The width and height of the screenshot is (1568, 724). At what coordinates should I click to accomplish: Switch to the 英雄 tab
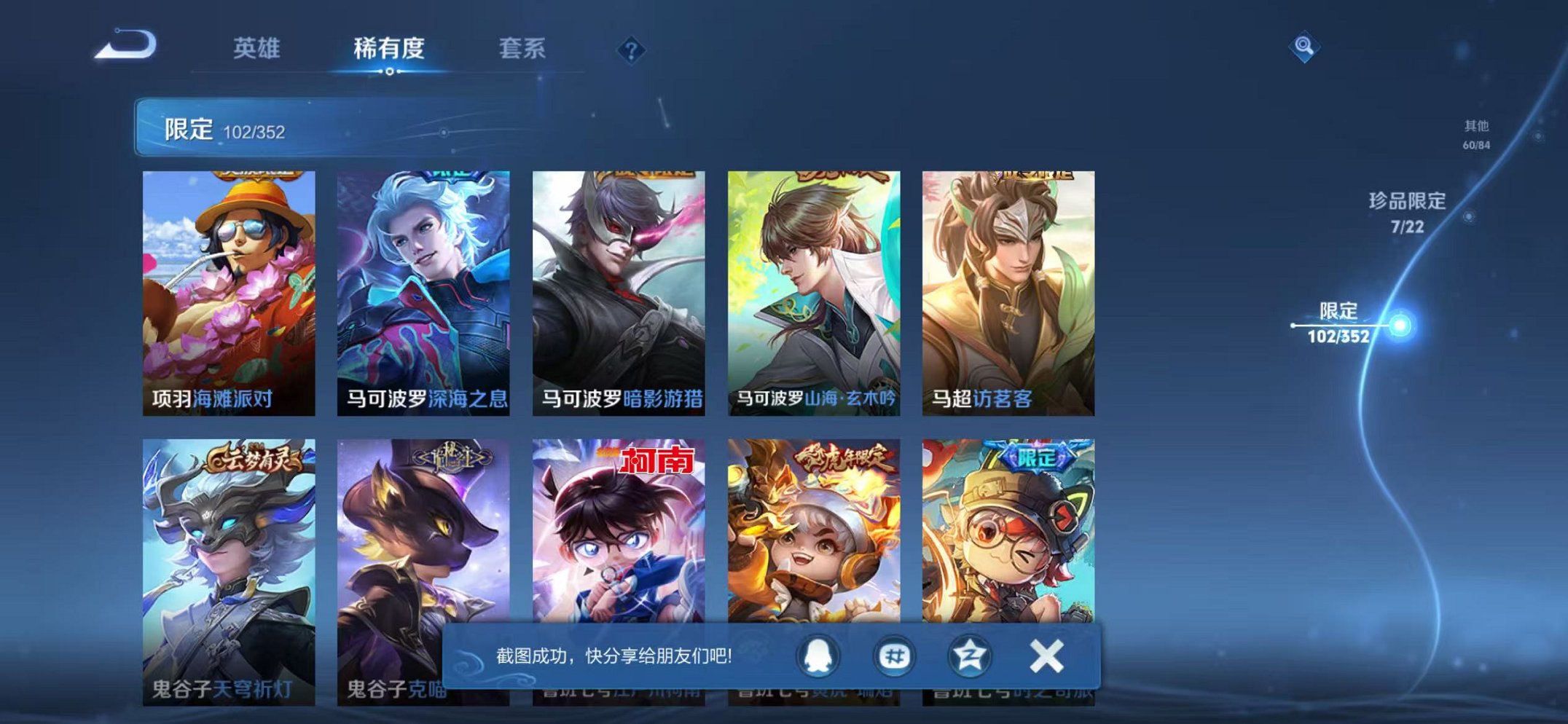coord(259,50)
